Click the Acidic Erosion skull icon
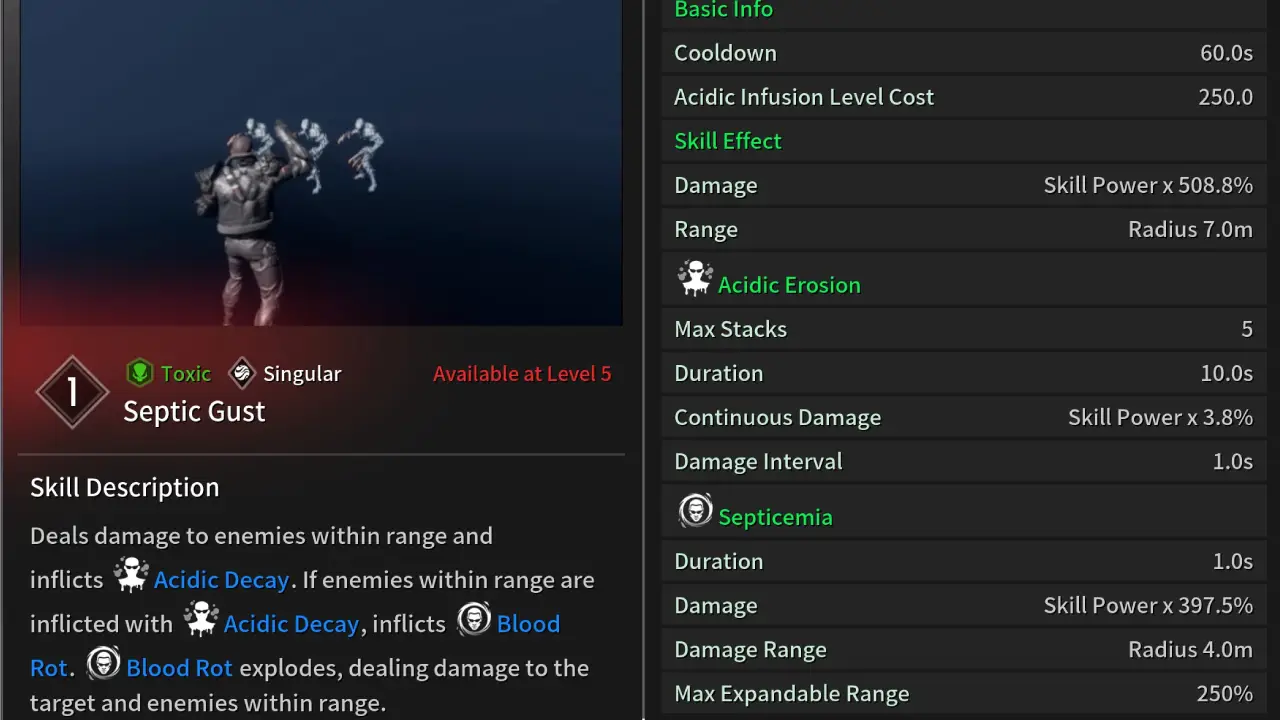This screenshot has width=1280, height=720. pos(696,278)
